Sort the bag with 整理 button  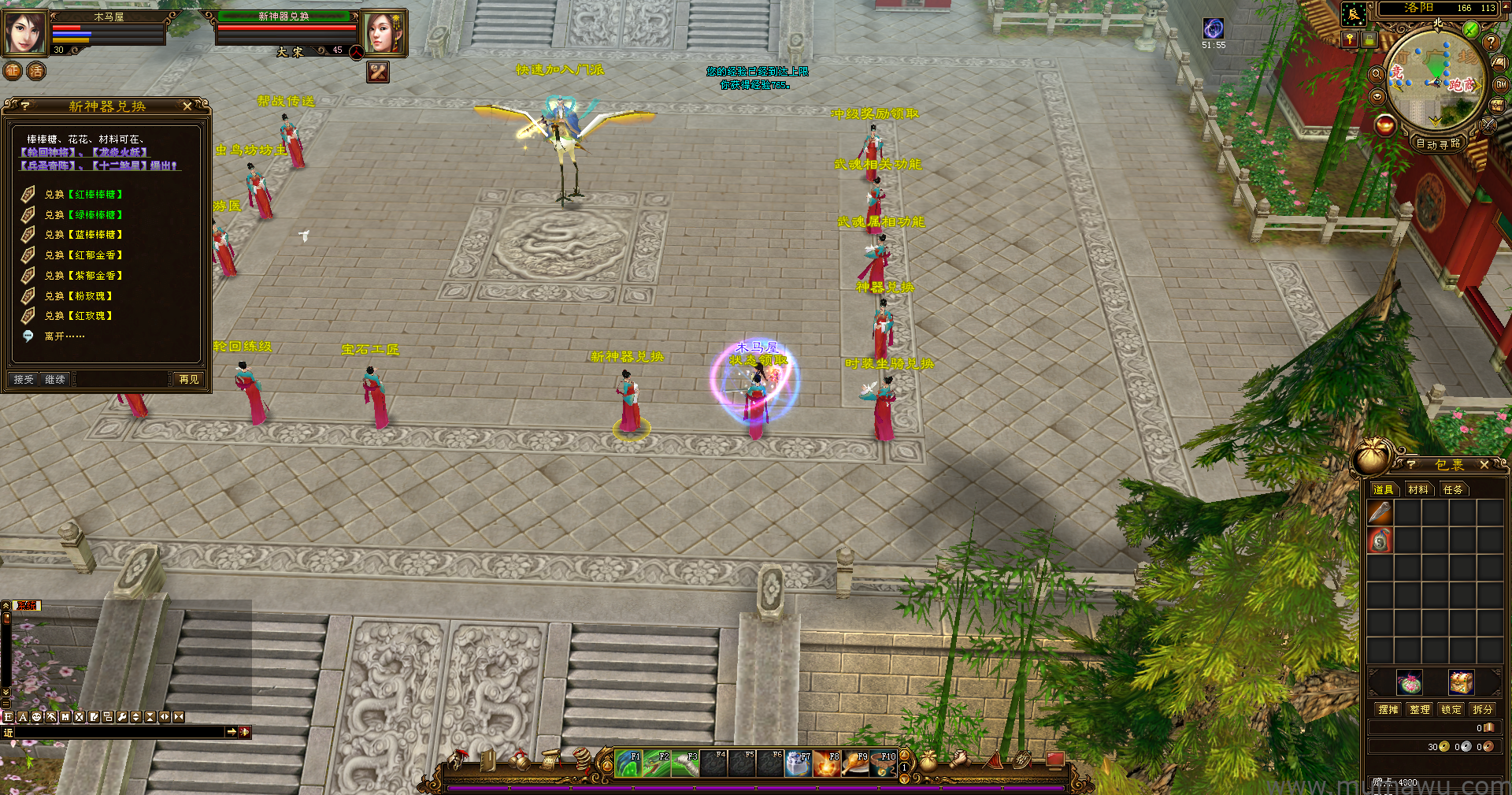coord(1420,709)
